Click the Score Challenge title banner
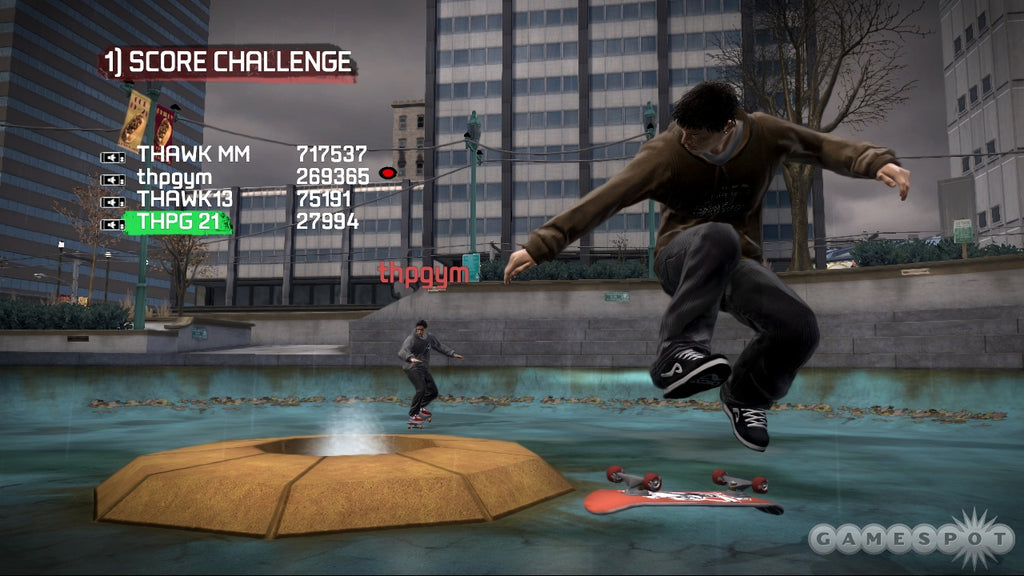This screenshot has height=576, width=1024. pos(229,63)
